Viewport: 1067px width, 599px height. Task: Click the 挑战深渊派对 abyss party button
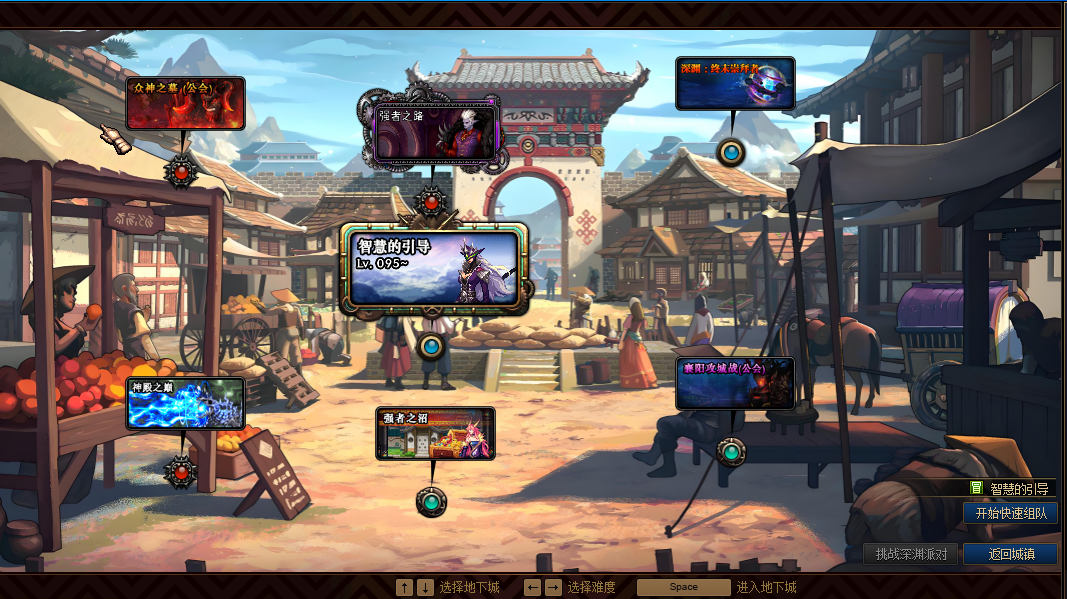coord(910,554)
